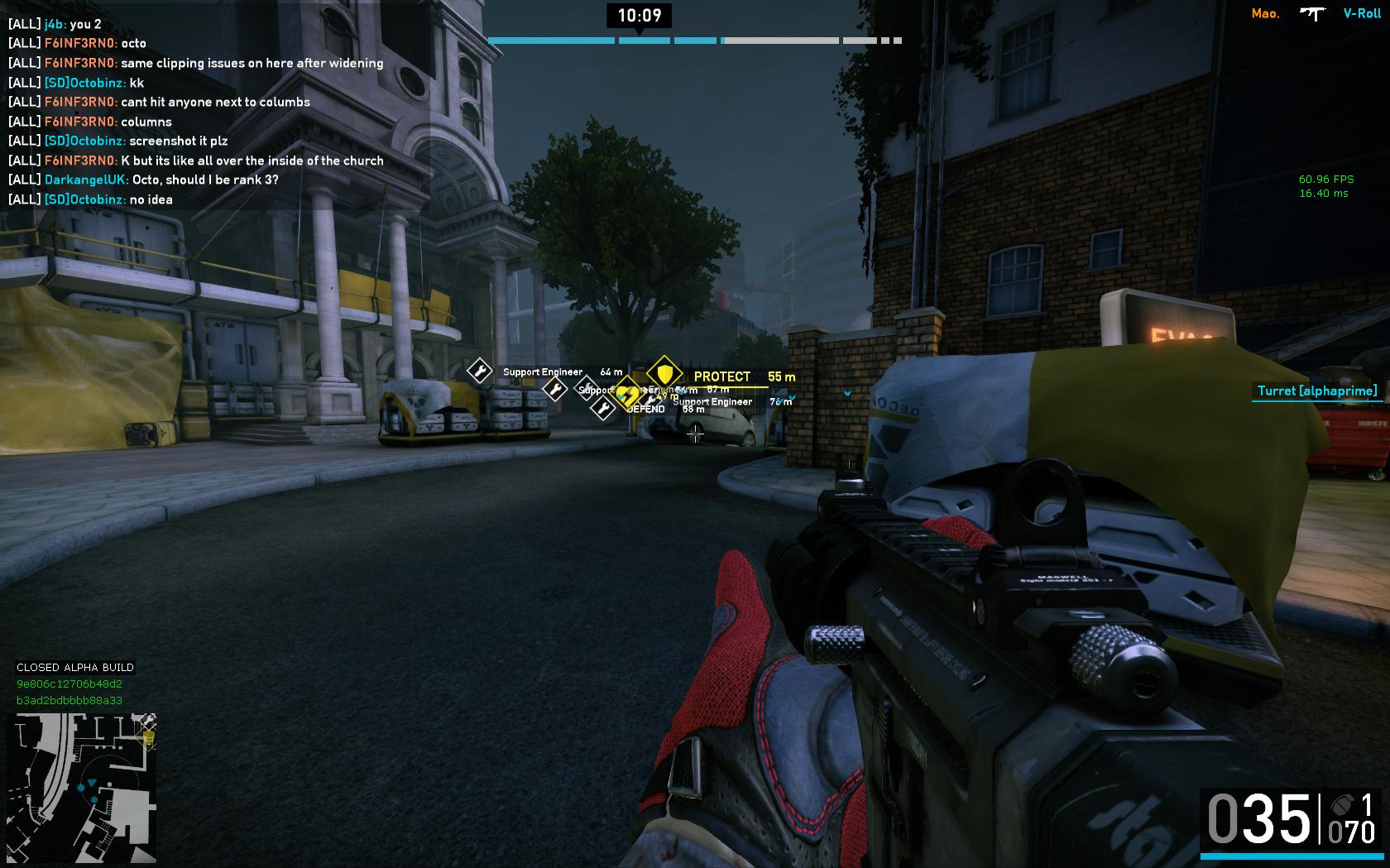Select the yellow PROTECT objective shield marker
The image size is (1390, 868).
[664, 372]
